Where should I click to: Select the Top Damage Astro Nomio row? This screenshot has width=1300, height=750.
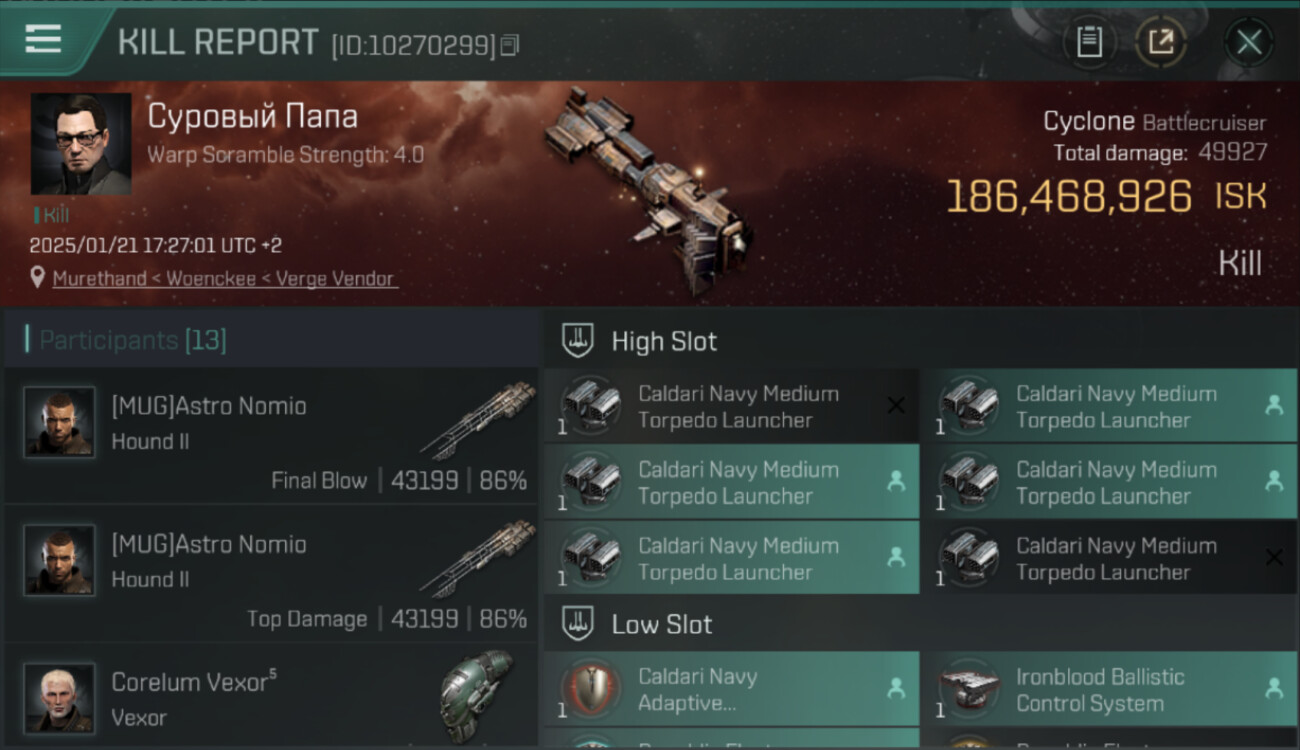(x=271, y=575)
